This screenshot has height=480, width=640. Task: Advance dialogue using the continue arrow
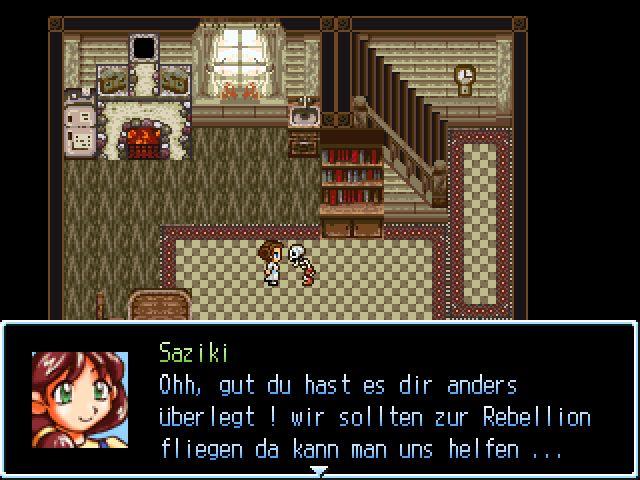coord(318,470)
